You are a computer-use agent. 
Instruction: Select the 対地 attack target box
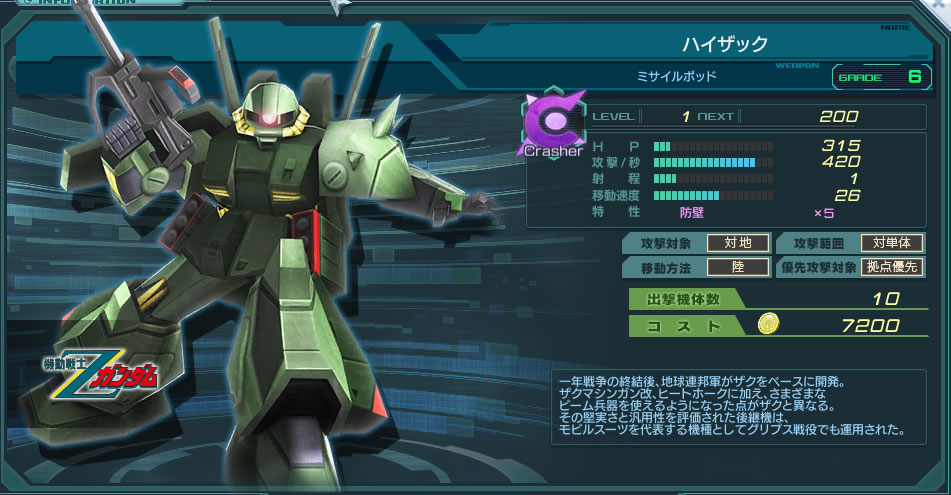click(x=738, y=243)
